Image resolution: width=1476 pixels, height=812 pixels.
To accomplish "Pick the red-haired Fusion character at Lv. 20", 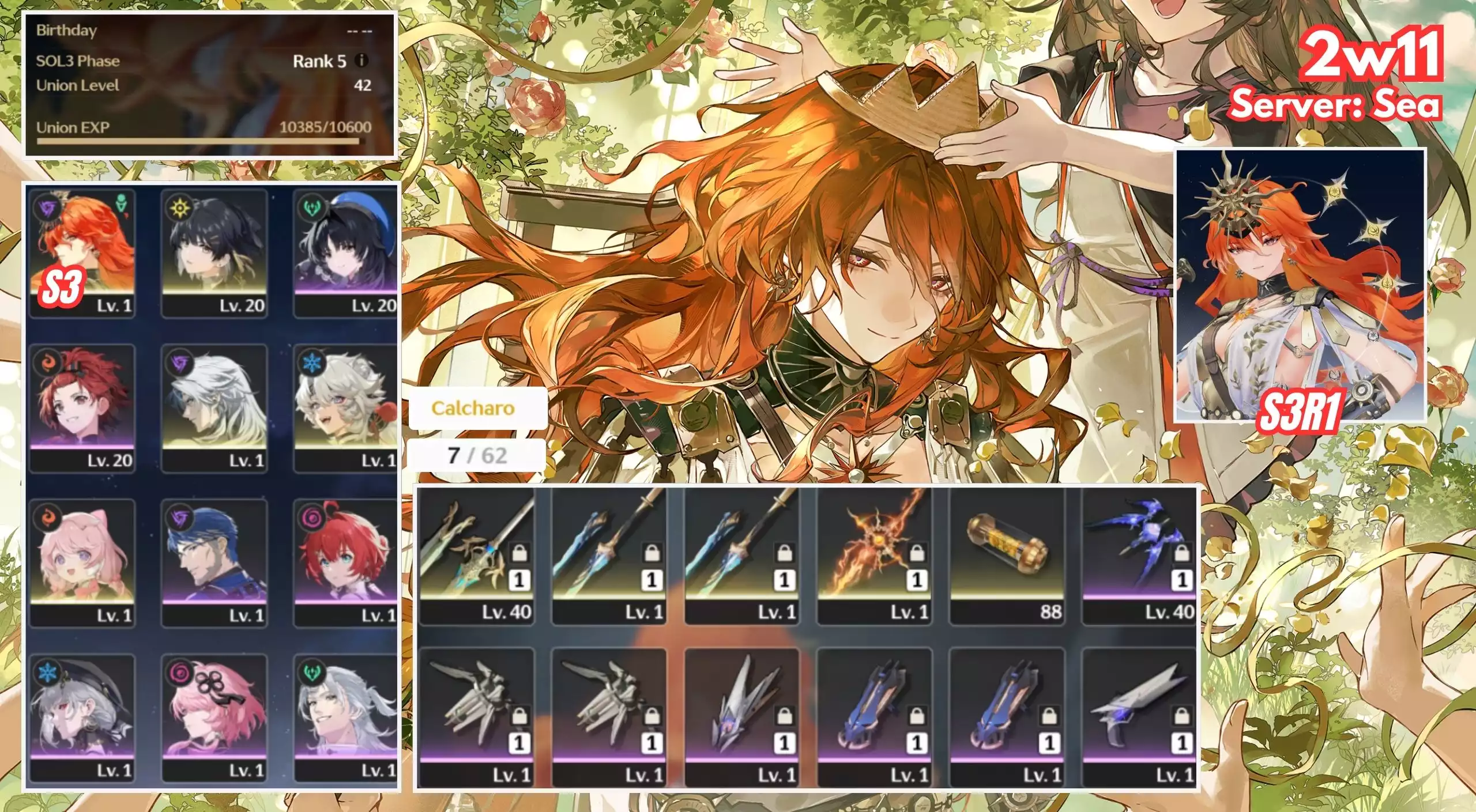I will point(82,408).
